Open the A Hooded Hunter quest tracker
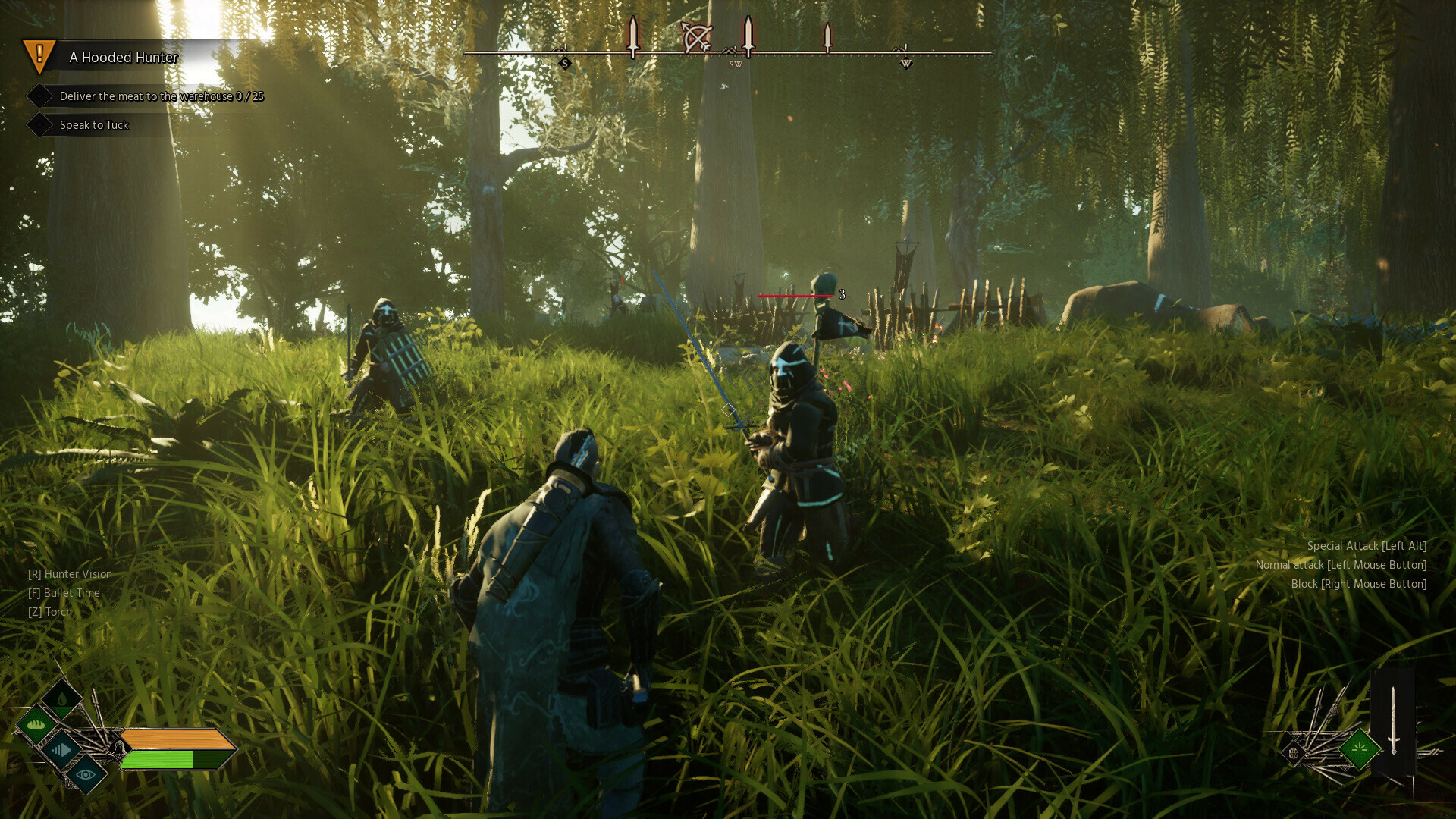Viewport: 1456px width, 819px height. (124, 58)
